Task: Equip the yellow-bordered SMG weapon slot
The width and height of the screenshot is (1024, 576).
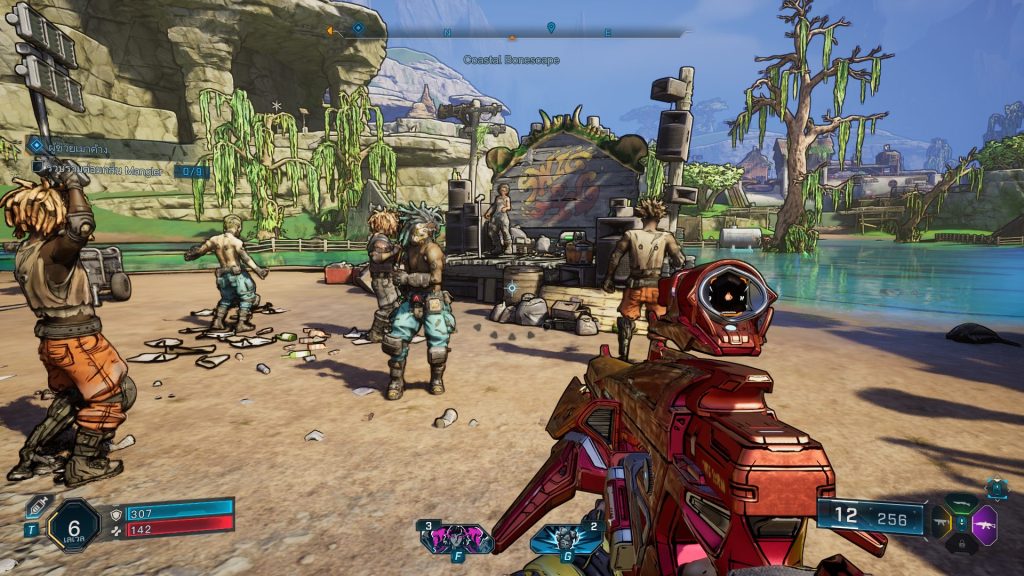Action: (x=941, y=522)
